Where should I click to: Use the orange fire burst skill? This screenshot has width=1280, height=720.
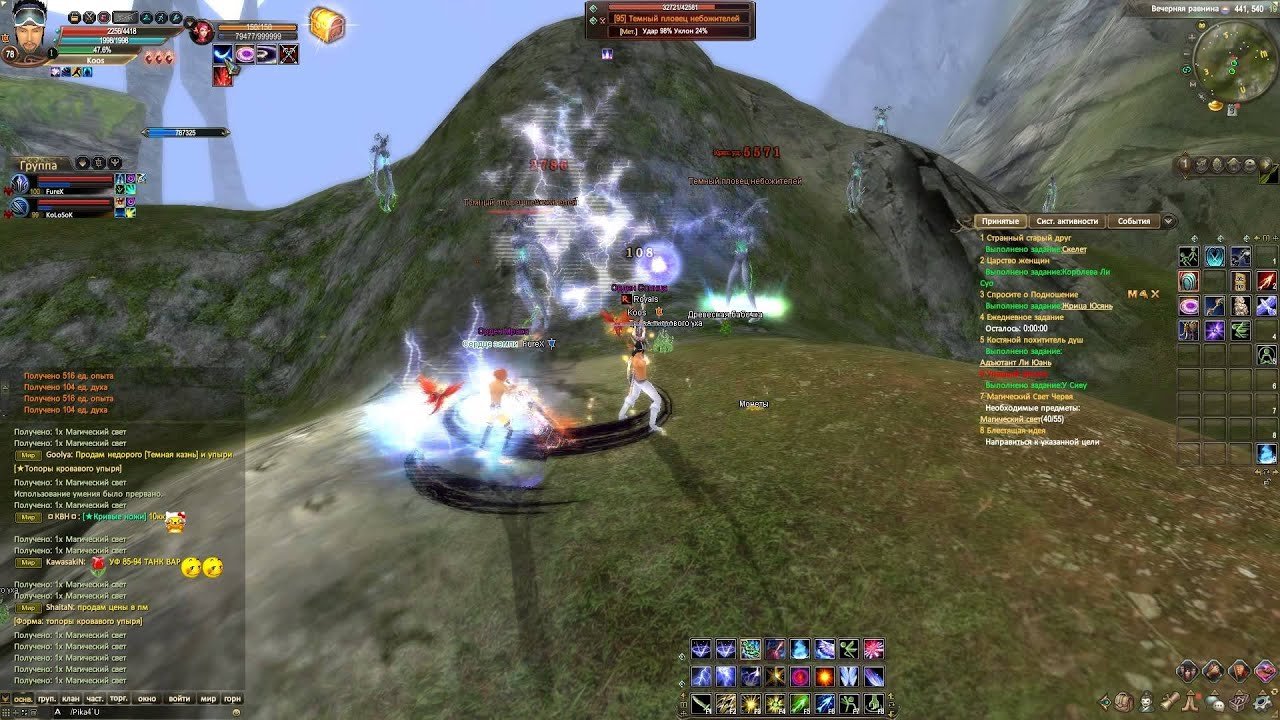pos(824,677)
